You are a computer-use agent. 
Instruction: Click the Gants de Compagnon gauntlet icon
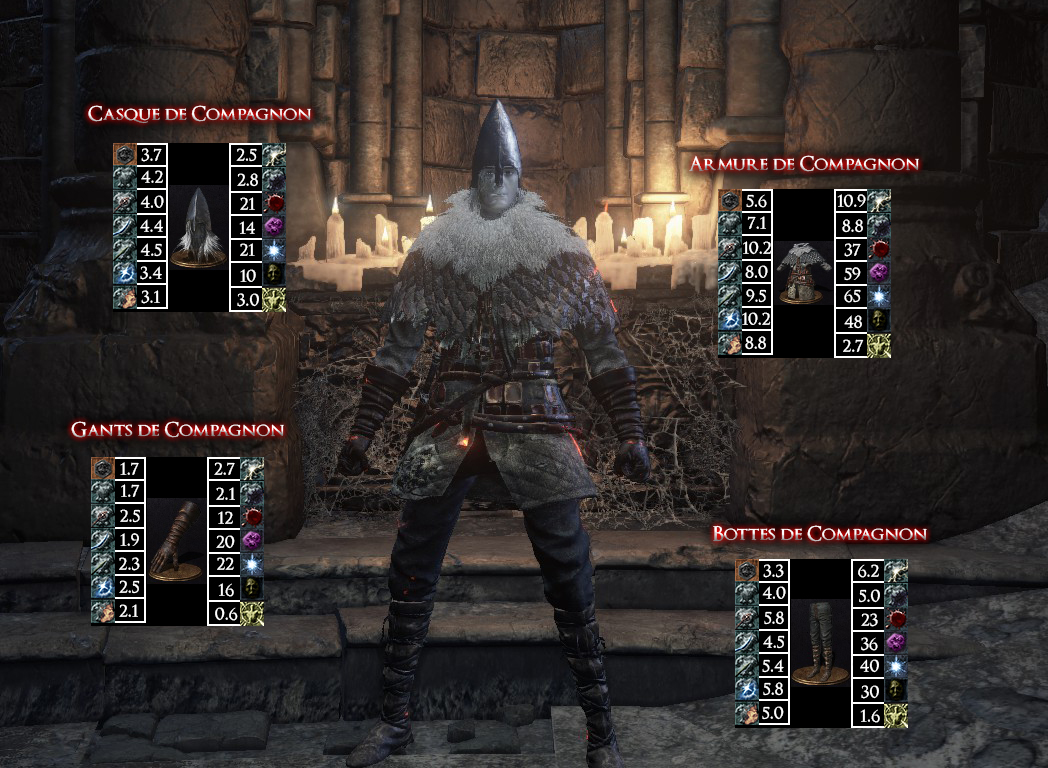(175, 541)
